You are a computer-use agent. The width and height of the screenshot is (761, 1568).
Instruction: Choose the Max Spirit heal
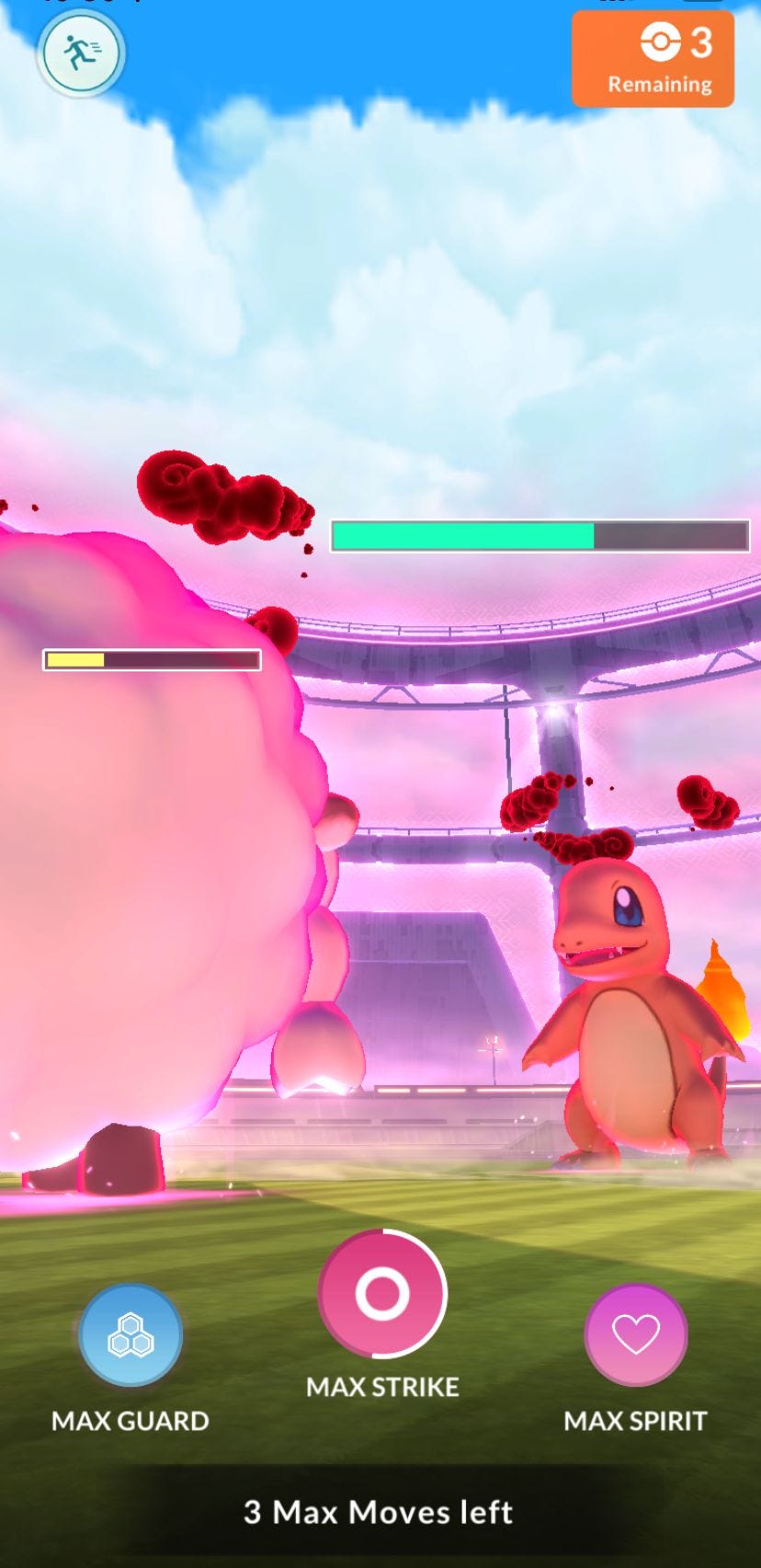(x=636, y=1334)
